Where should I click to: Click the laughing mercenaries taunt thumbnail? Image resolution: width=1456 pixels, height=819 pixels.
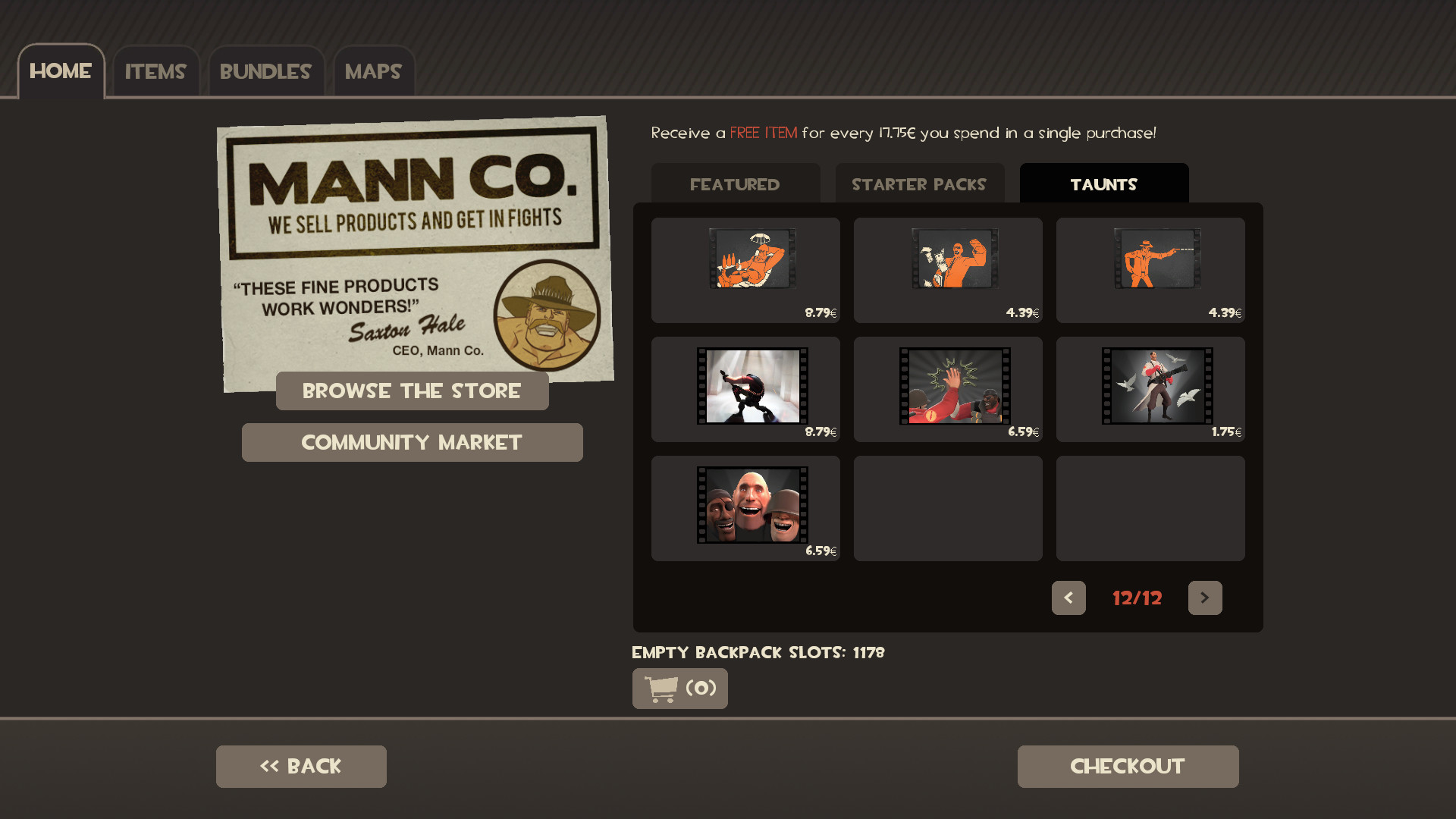click(745, 508)
